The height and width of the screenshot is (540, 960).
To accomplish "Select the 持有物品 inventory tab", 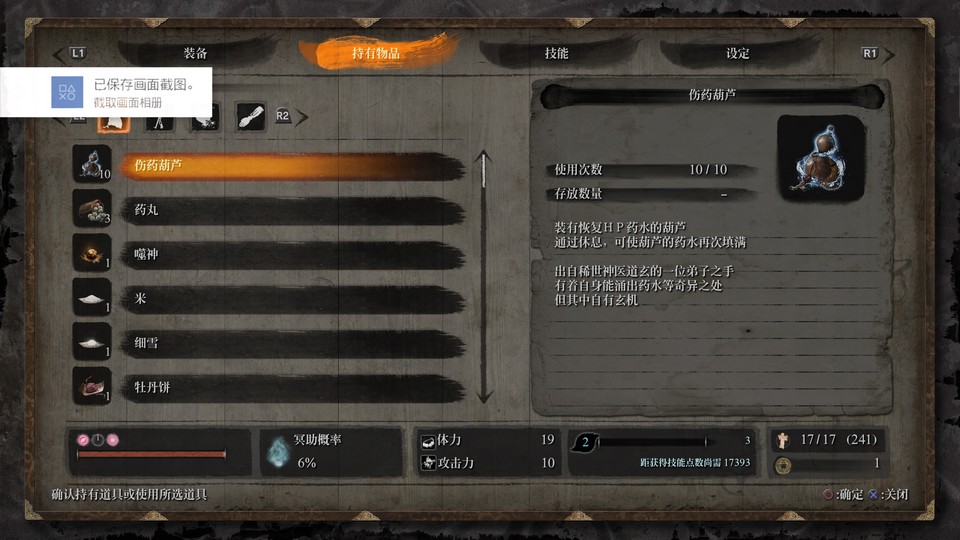I will 376,53.
